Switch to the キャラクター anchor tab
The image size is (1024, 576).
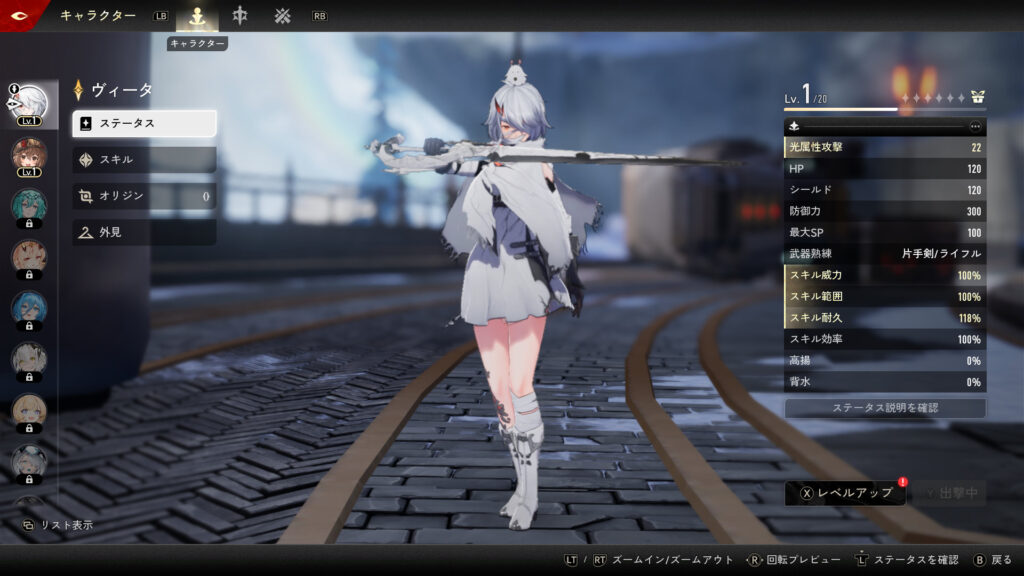197,16
